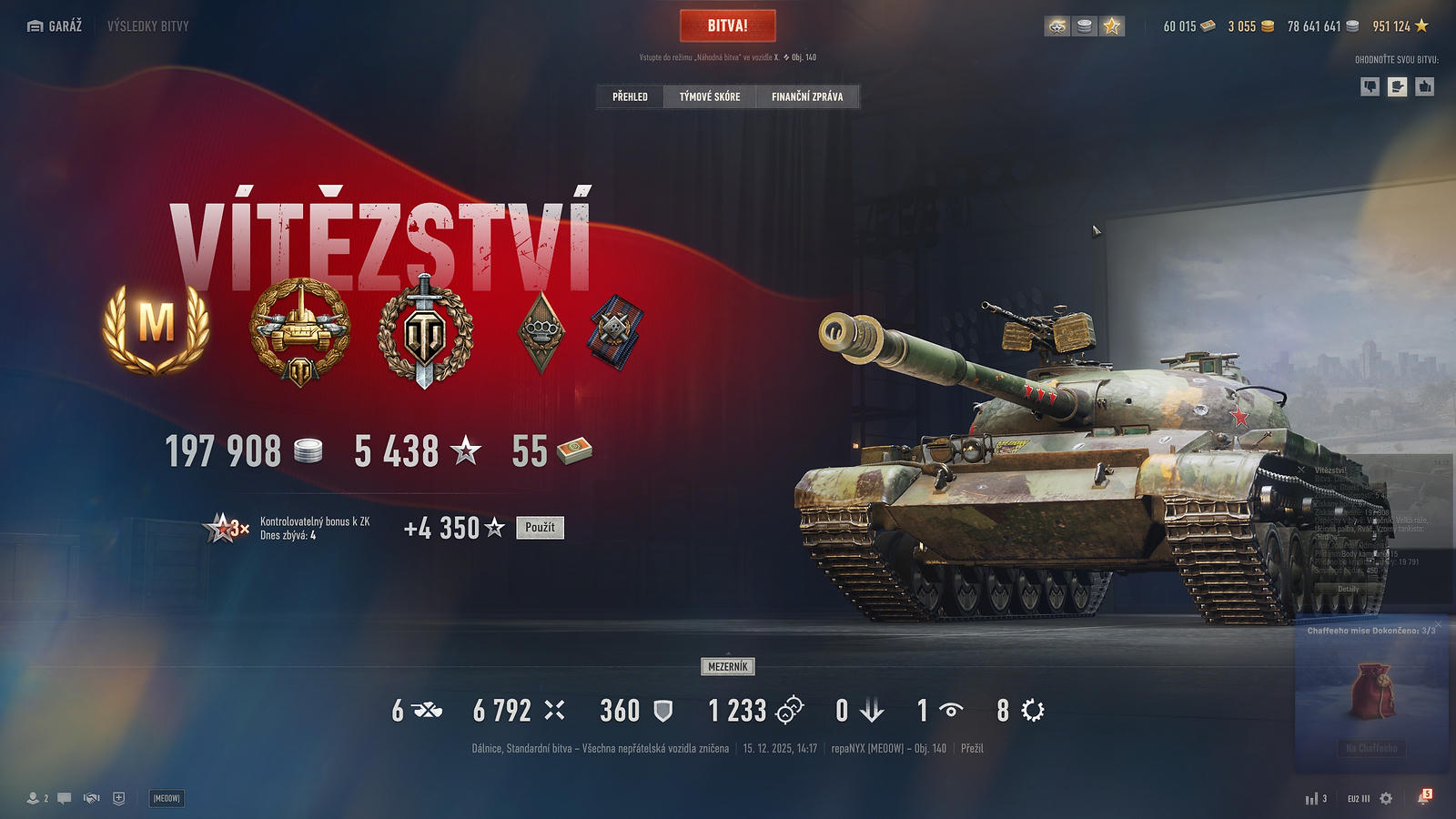Open the notifications bell with 5 badge
The height and width of the screenshot is (819, 1456).
coord(1423,798)
